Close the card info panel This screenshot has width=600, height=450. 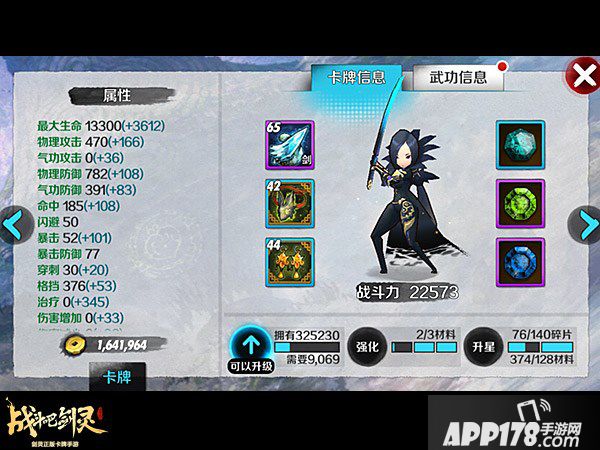pos(581,75)
